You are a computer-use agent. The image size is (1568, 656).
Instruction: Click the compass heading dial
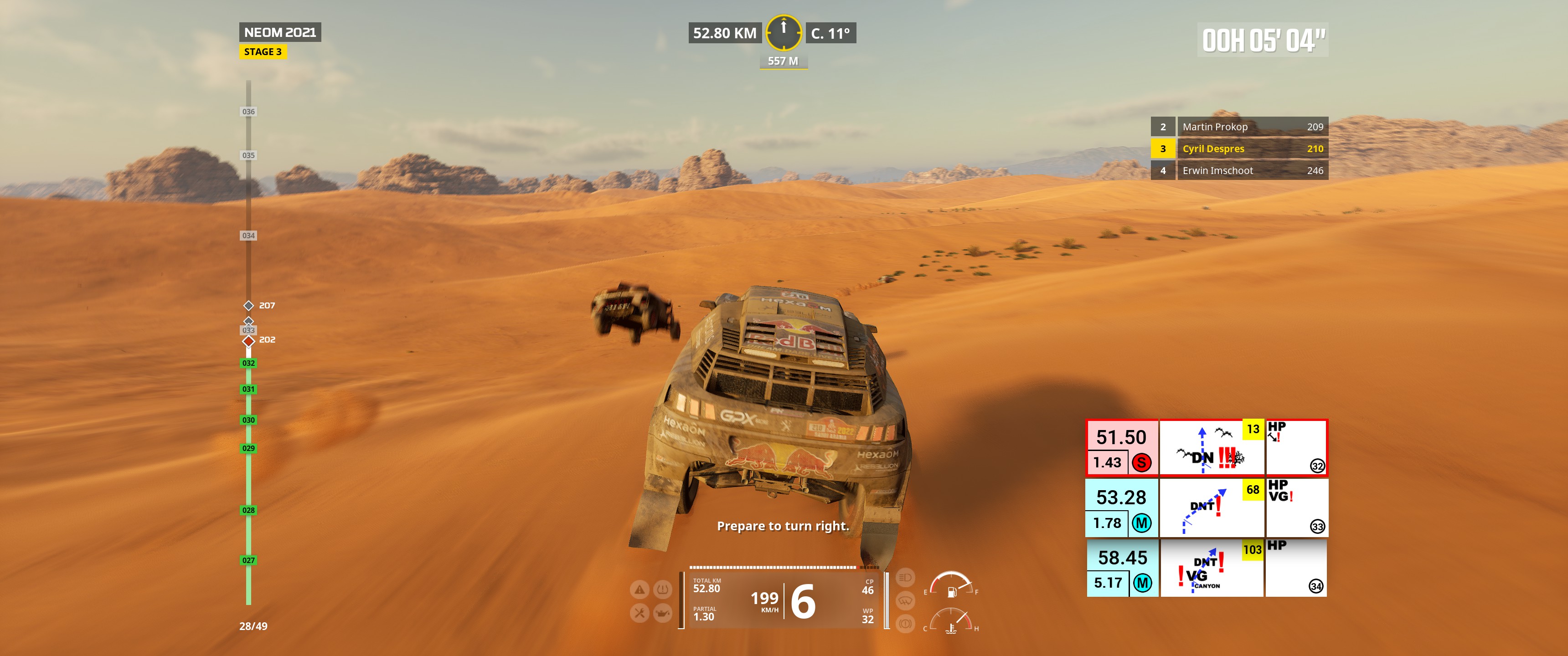784,32
